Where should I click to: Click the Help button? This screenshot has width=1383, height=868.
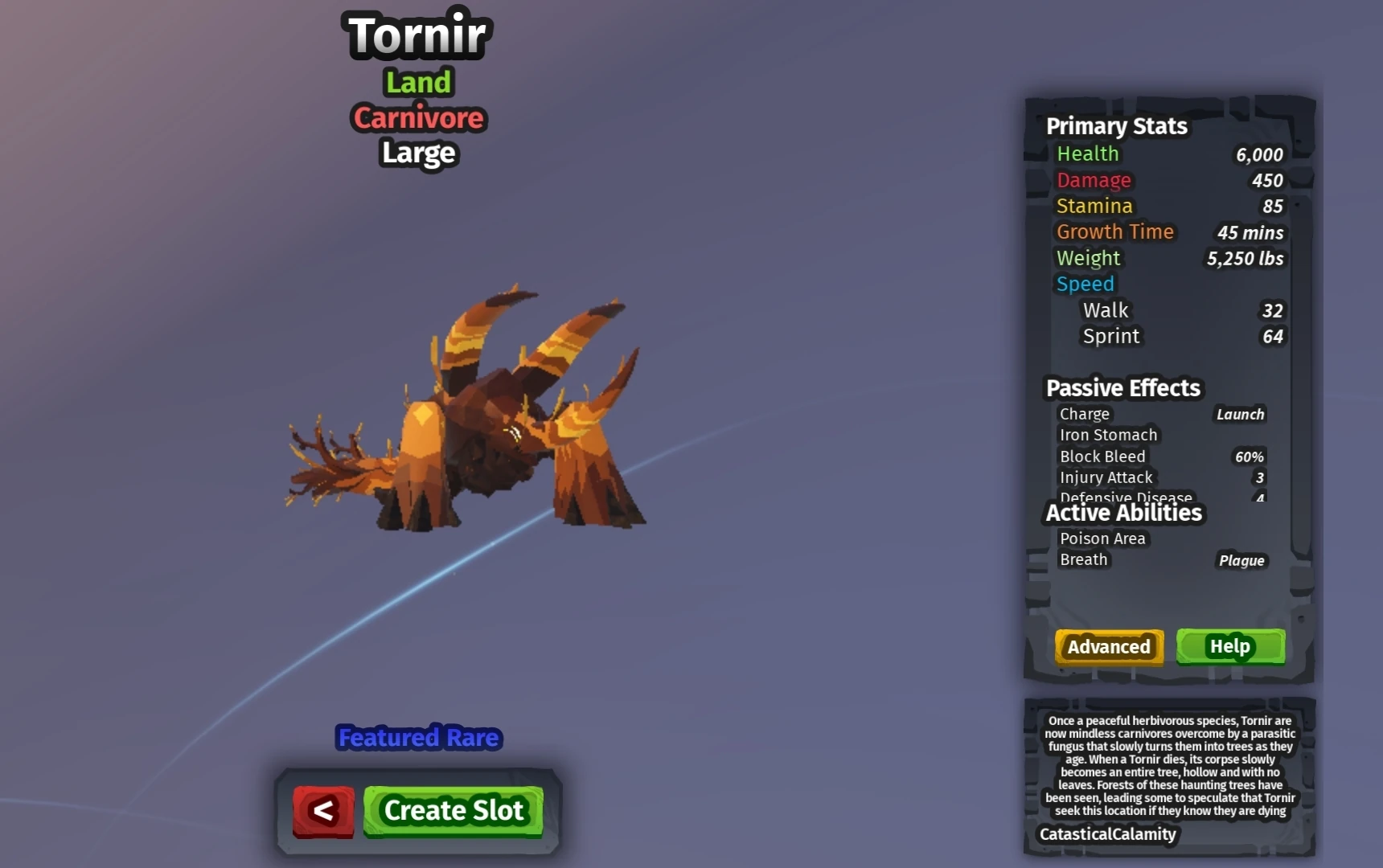pyautogui.click(x=1229, y=647)
